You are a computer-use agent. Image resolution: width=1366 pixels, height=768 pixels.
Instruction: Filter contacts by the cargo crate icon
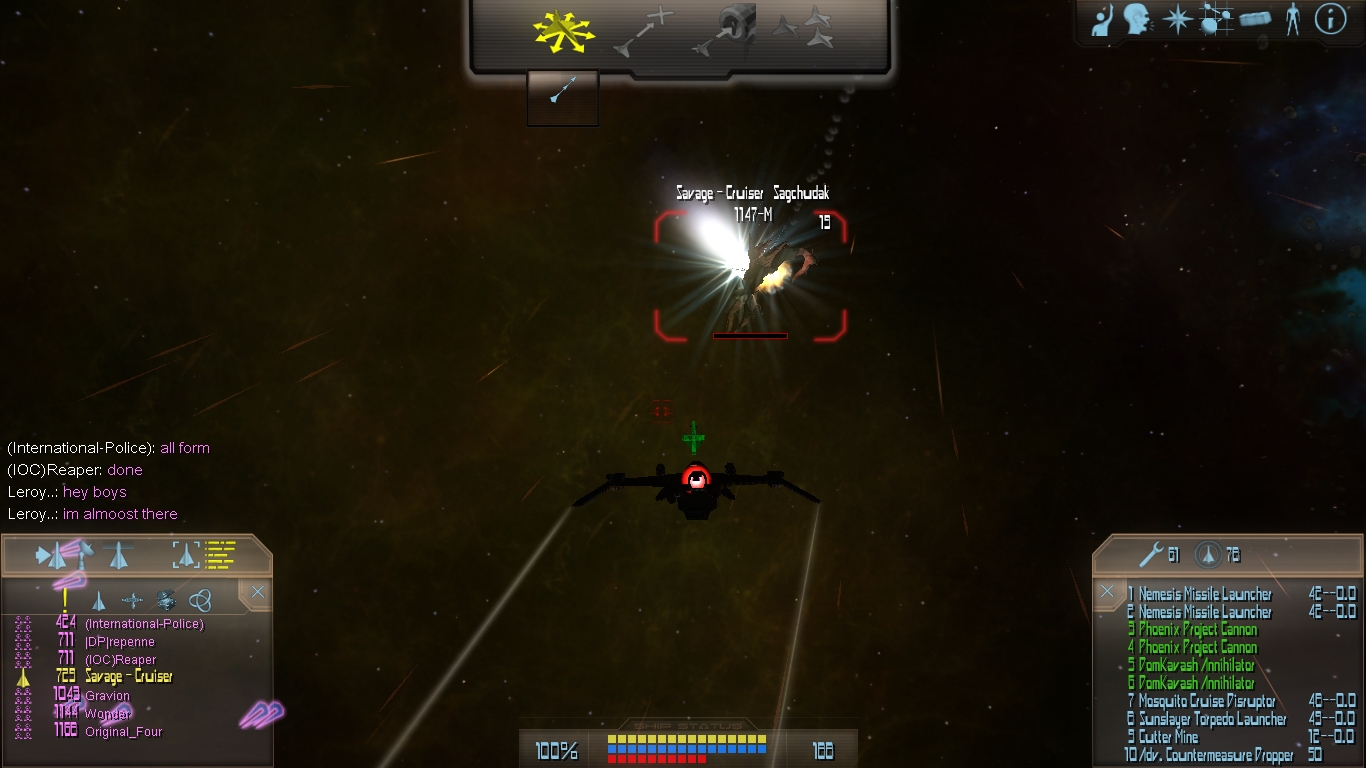point(166,600)
